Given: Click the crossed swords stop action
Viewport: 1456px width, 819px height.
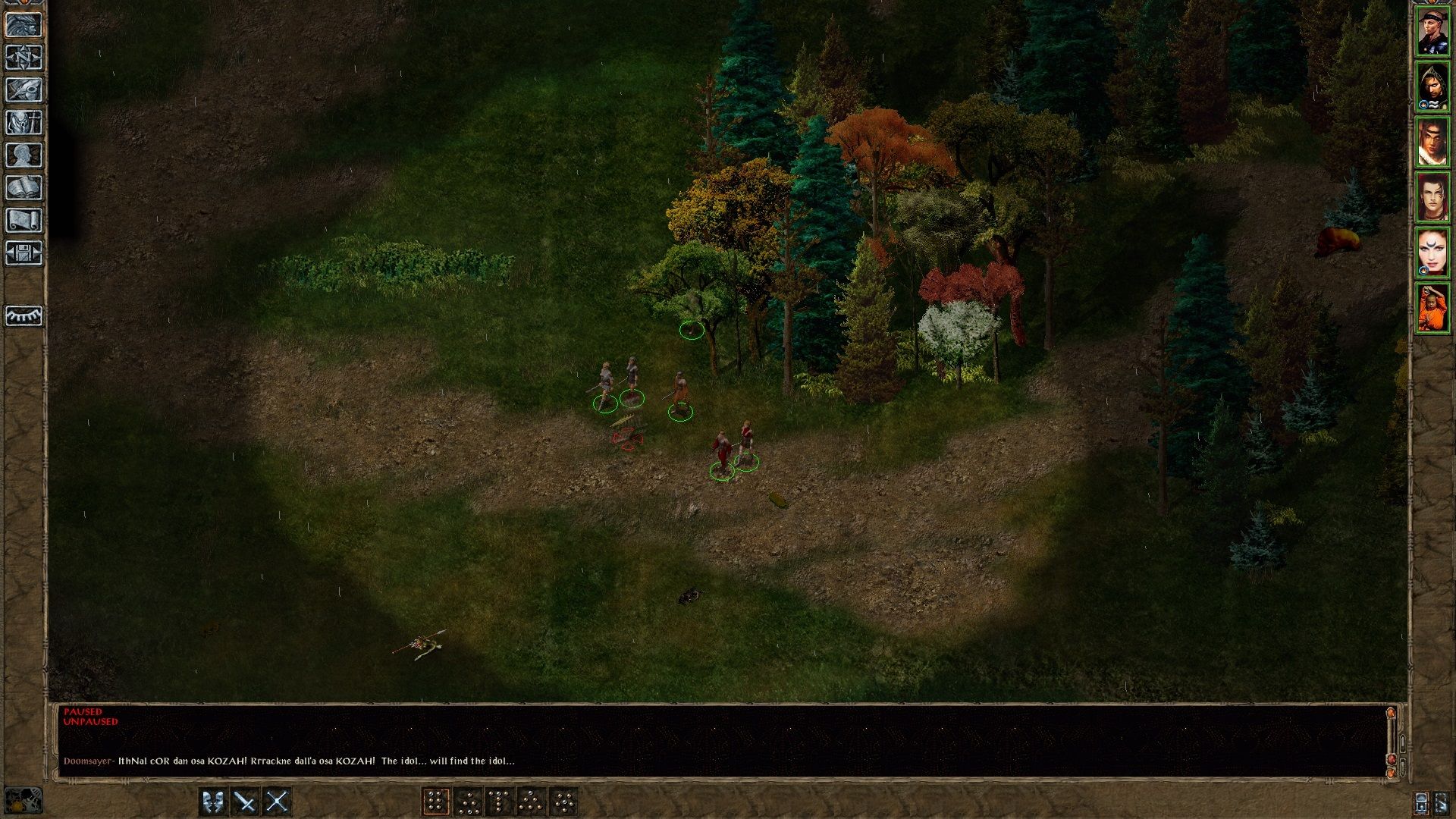Looking at the screenshot, I should (x=277, y=802).
